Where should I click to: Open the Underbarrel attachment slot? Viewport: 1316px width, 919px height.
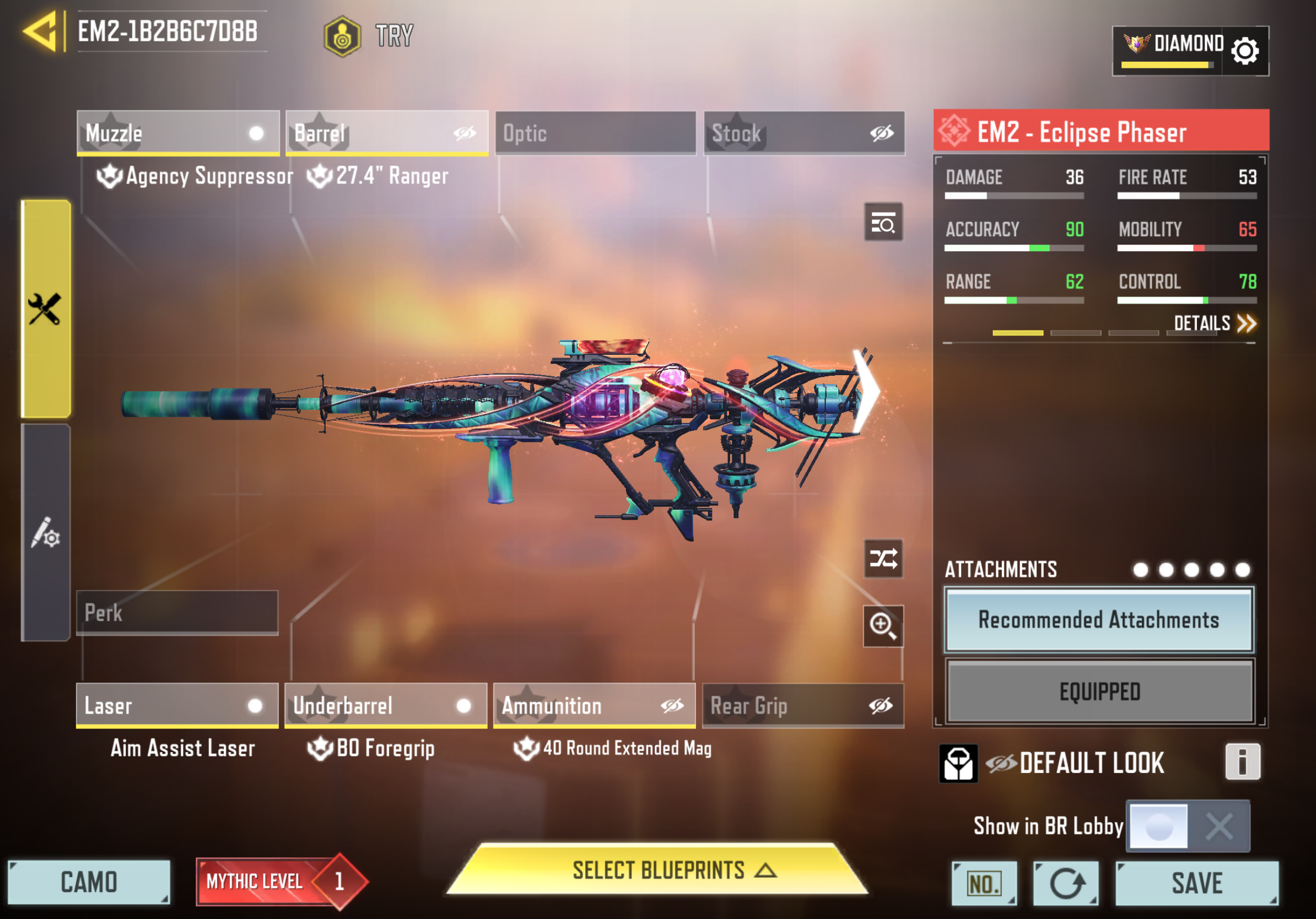coord(386,705)
